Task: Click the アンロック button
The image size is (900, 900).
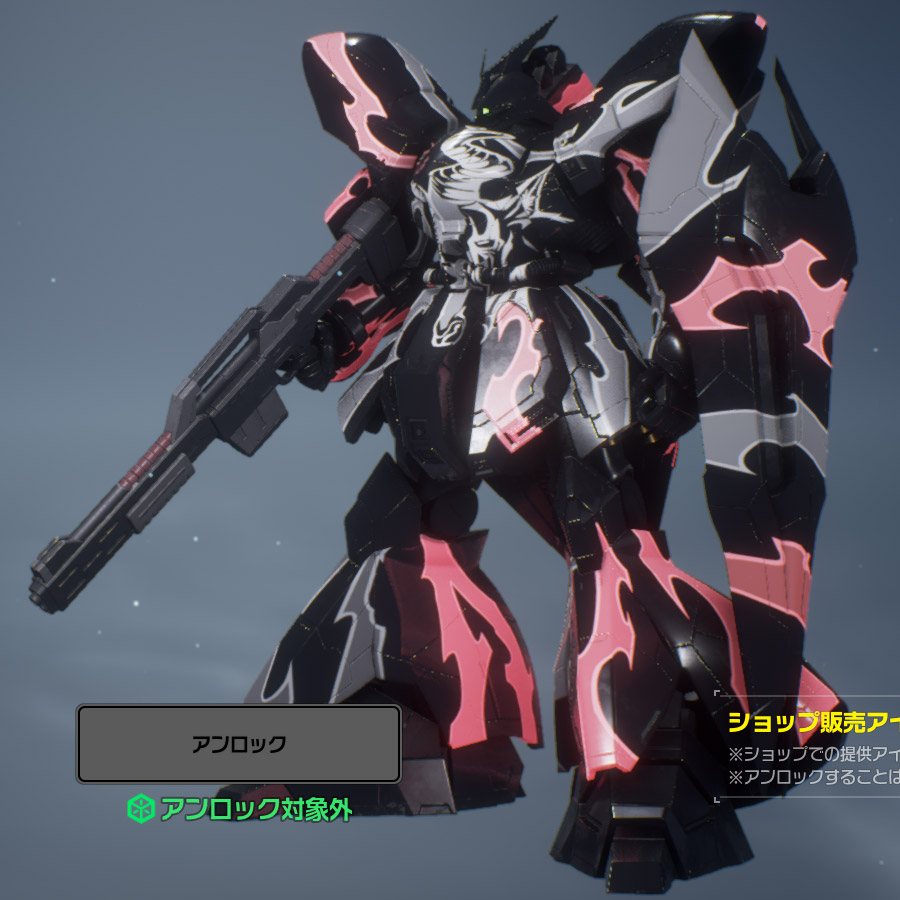Action: 239,744
